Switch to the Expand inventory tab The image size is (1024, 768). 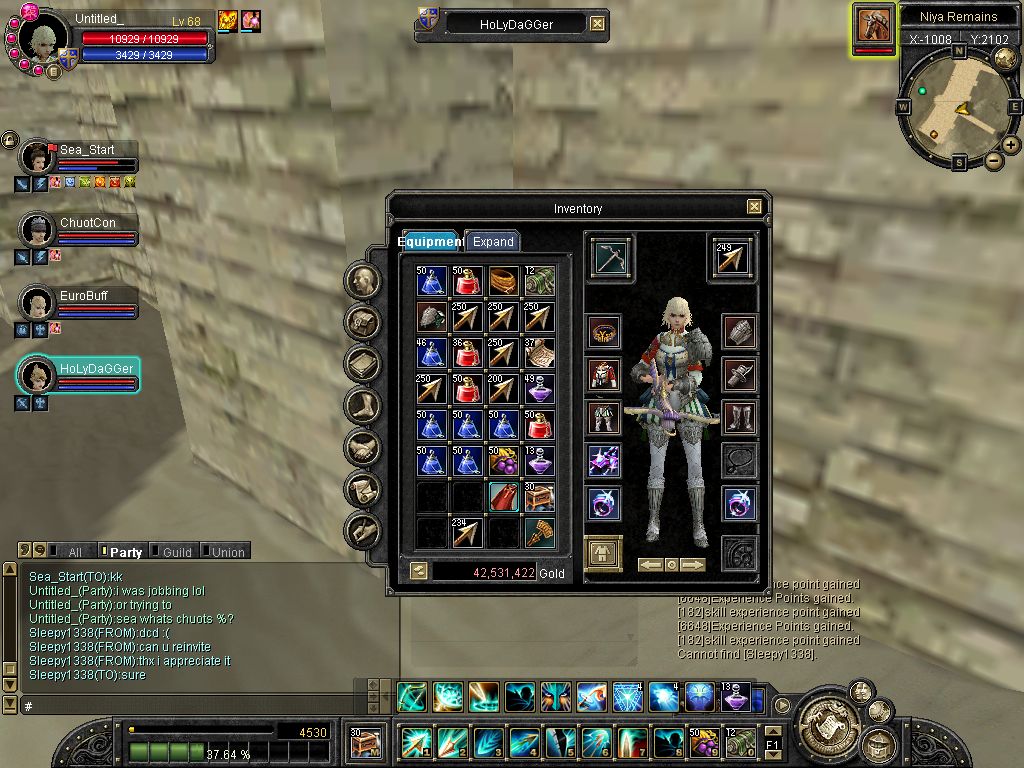coord(493,242)
